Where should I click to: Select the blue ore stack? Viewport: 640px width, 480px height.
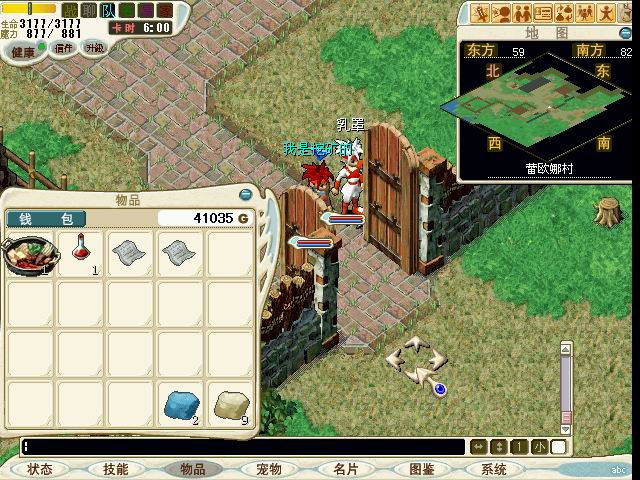coord(181,404)
